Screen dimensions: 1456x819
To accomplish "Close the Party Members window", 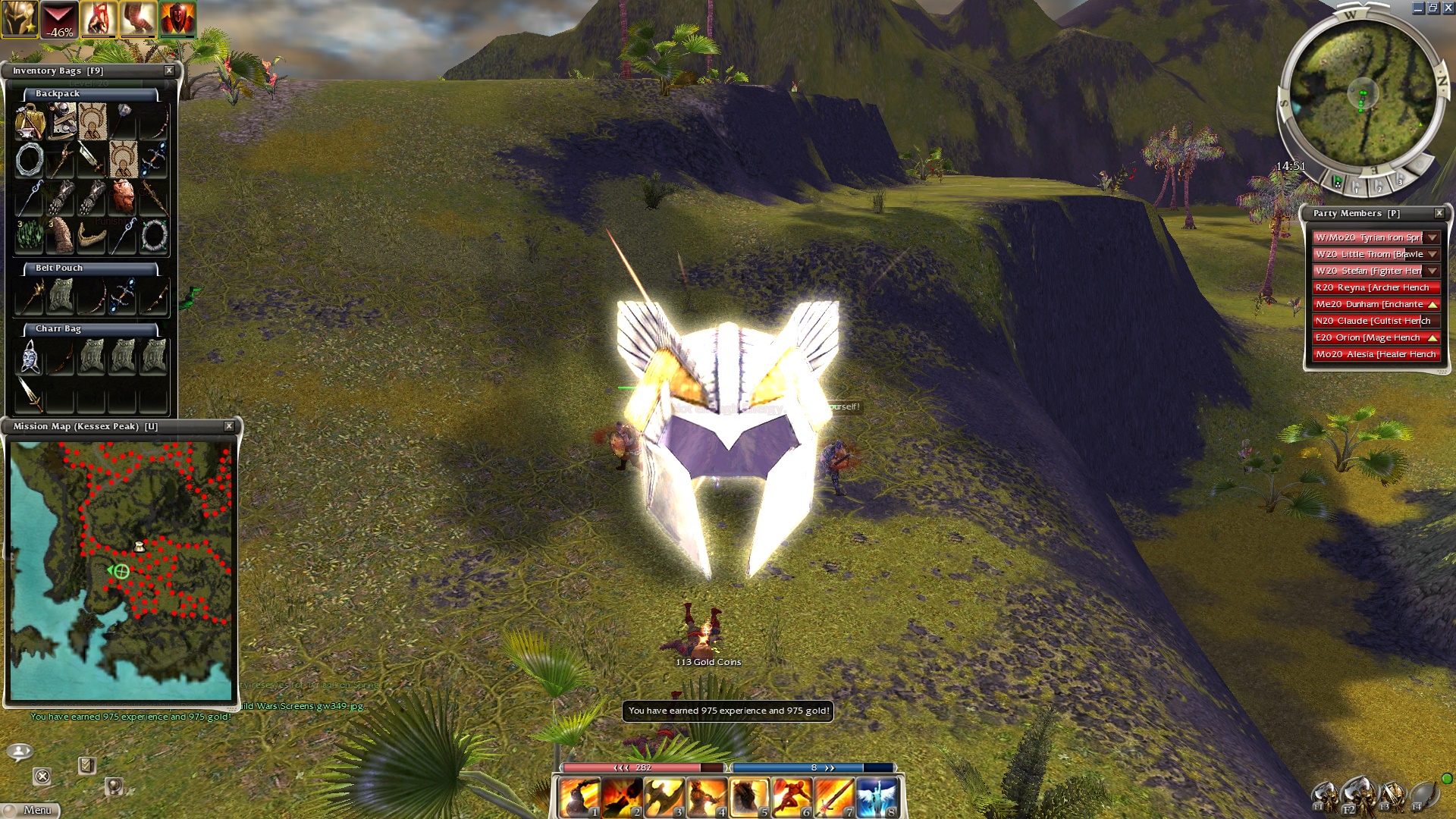I will pos(1439,213).
